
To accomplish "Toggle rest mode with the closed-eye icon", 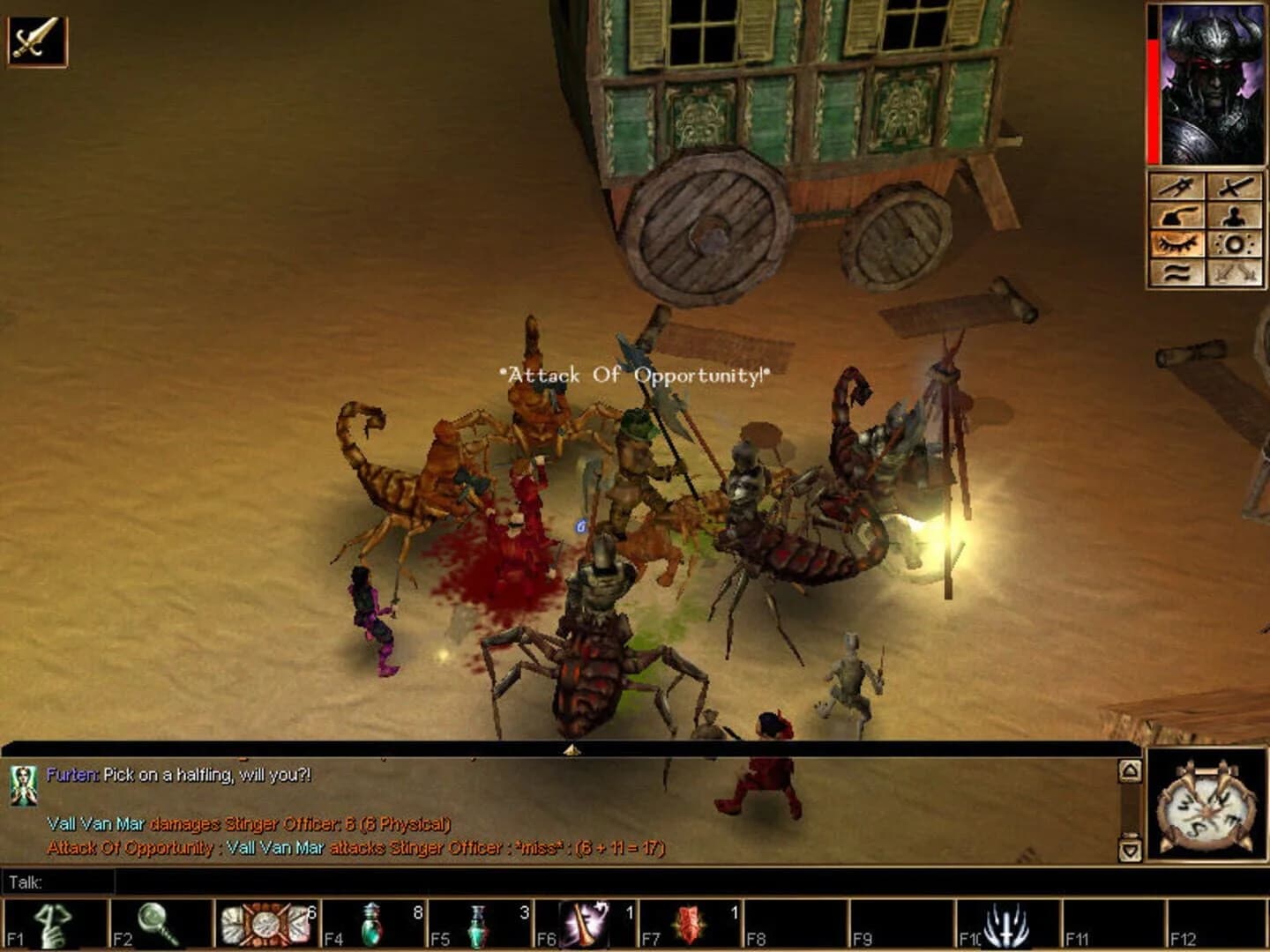I will pos(1177,244).
